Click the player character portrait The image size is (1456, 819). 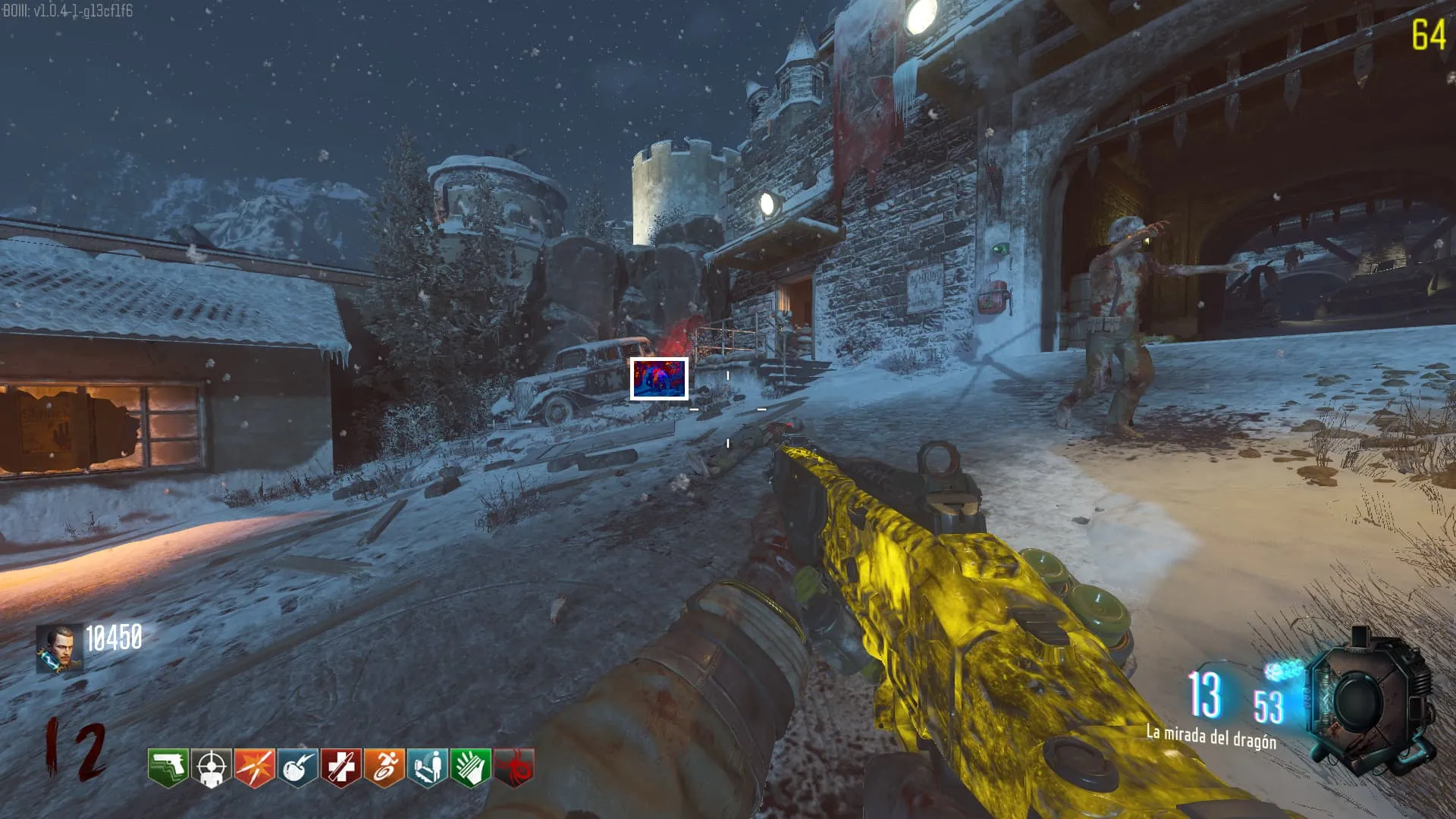(x=60, y=648)
